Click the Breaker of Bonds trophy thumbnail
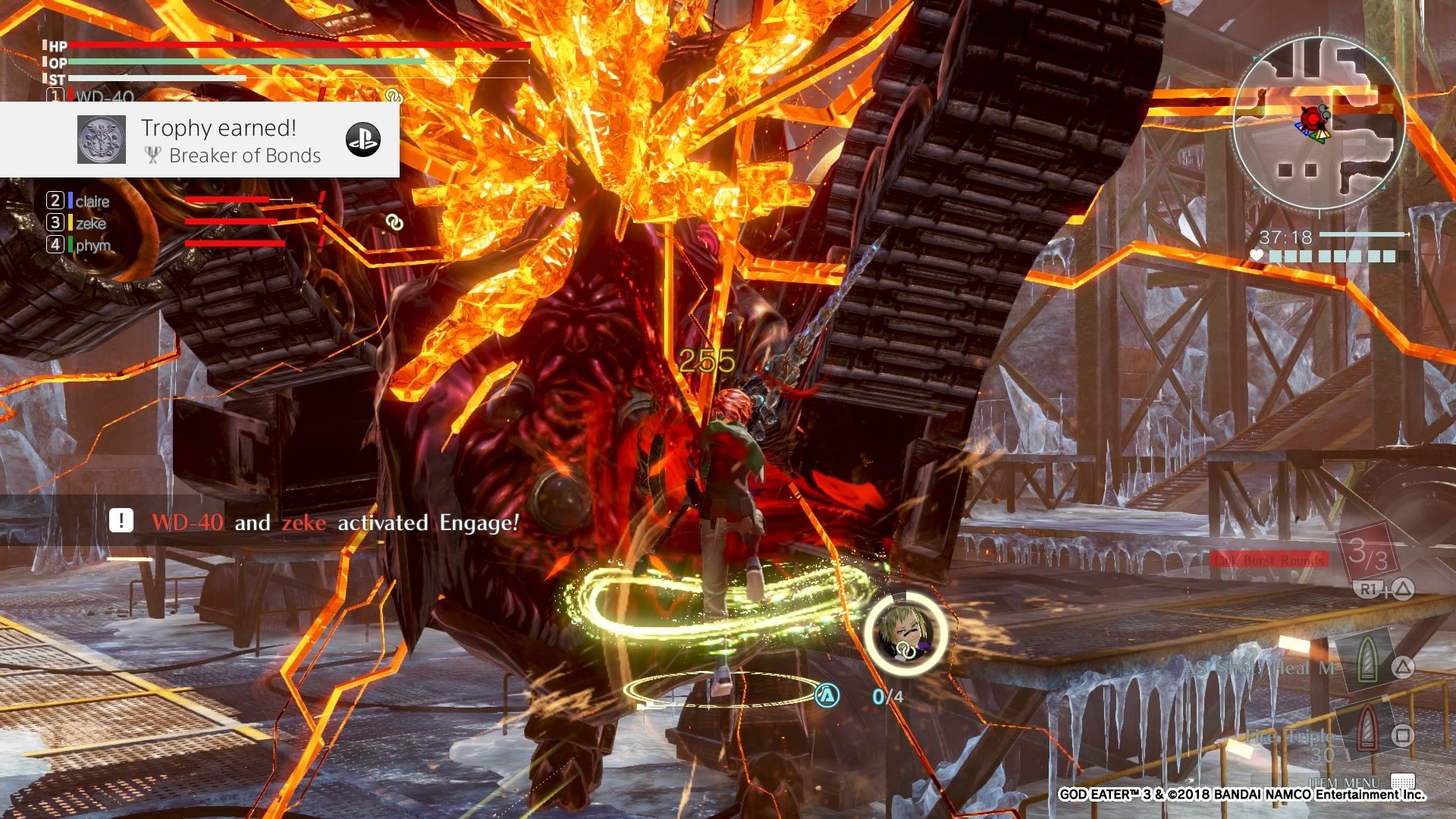 tap(102, 140)
